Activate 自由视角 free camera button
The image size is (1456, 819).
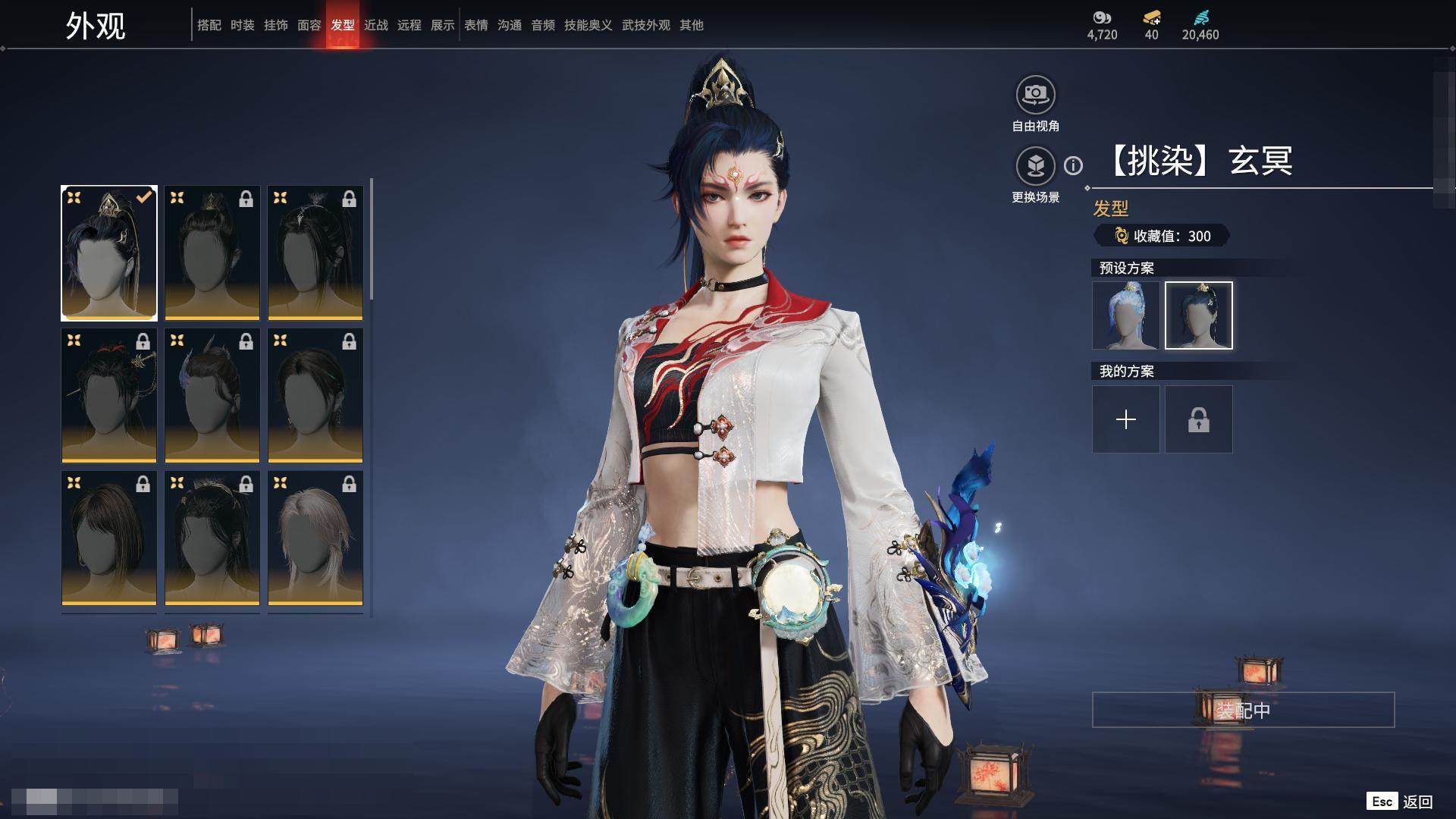click(1035, 96)
